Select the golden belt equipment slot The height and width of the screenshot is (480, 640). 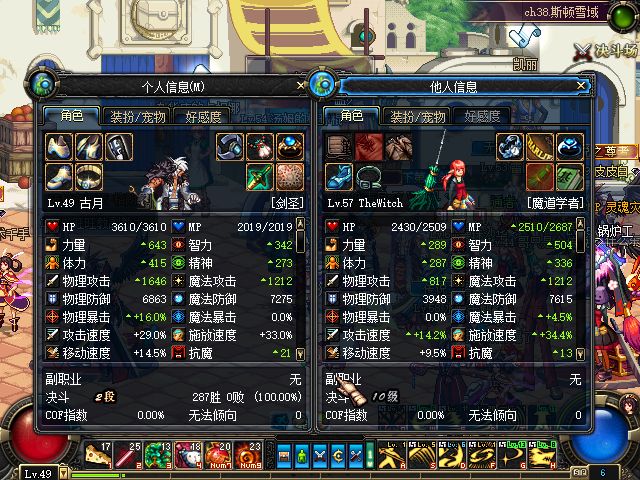89,176
